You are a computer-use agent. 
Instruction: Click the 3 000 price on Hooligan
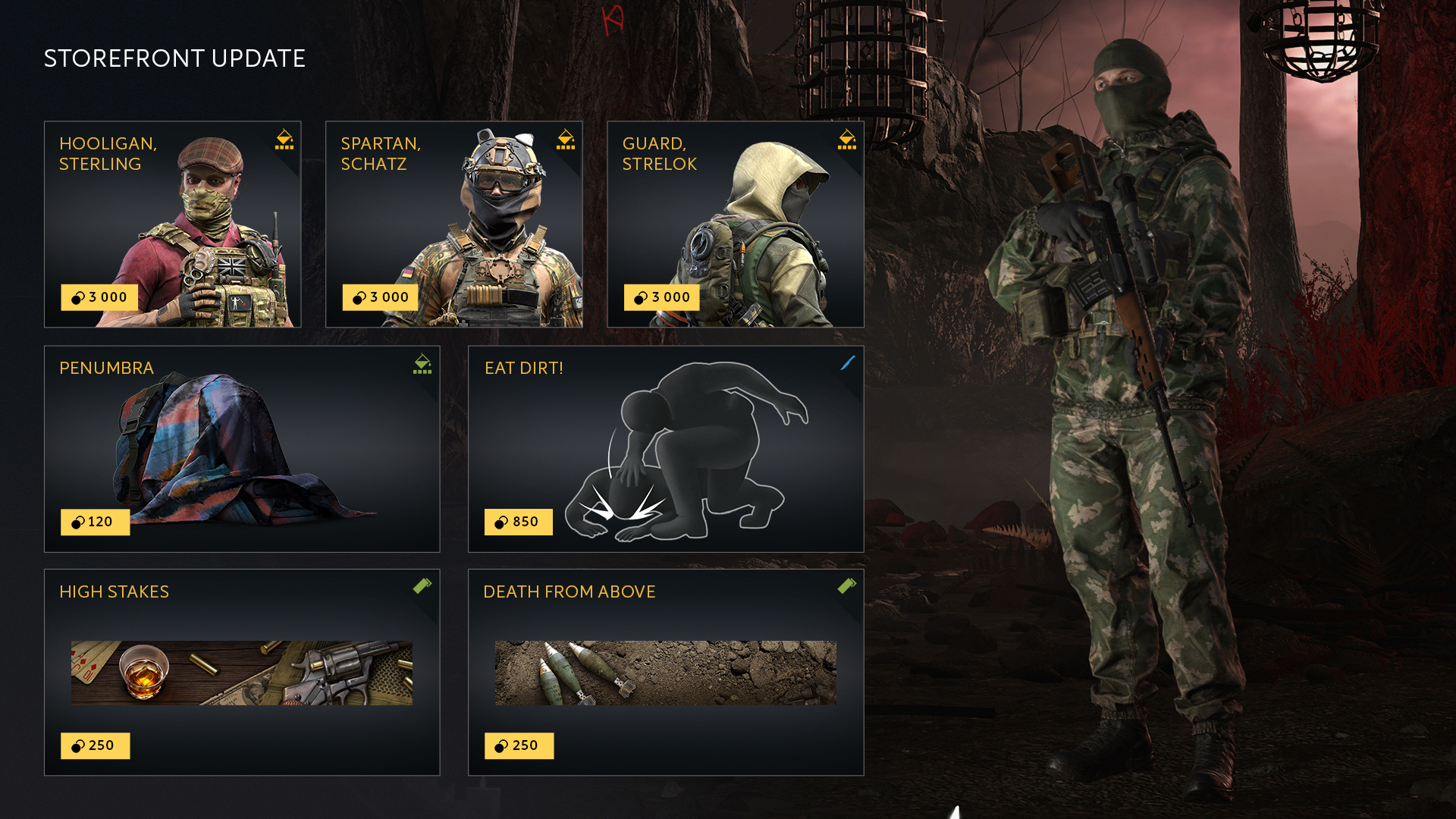[x=99, y=297]
